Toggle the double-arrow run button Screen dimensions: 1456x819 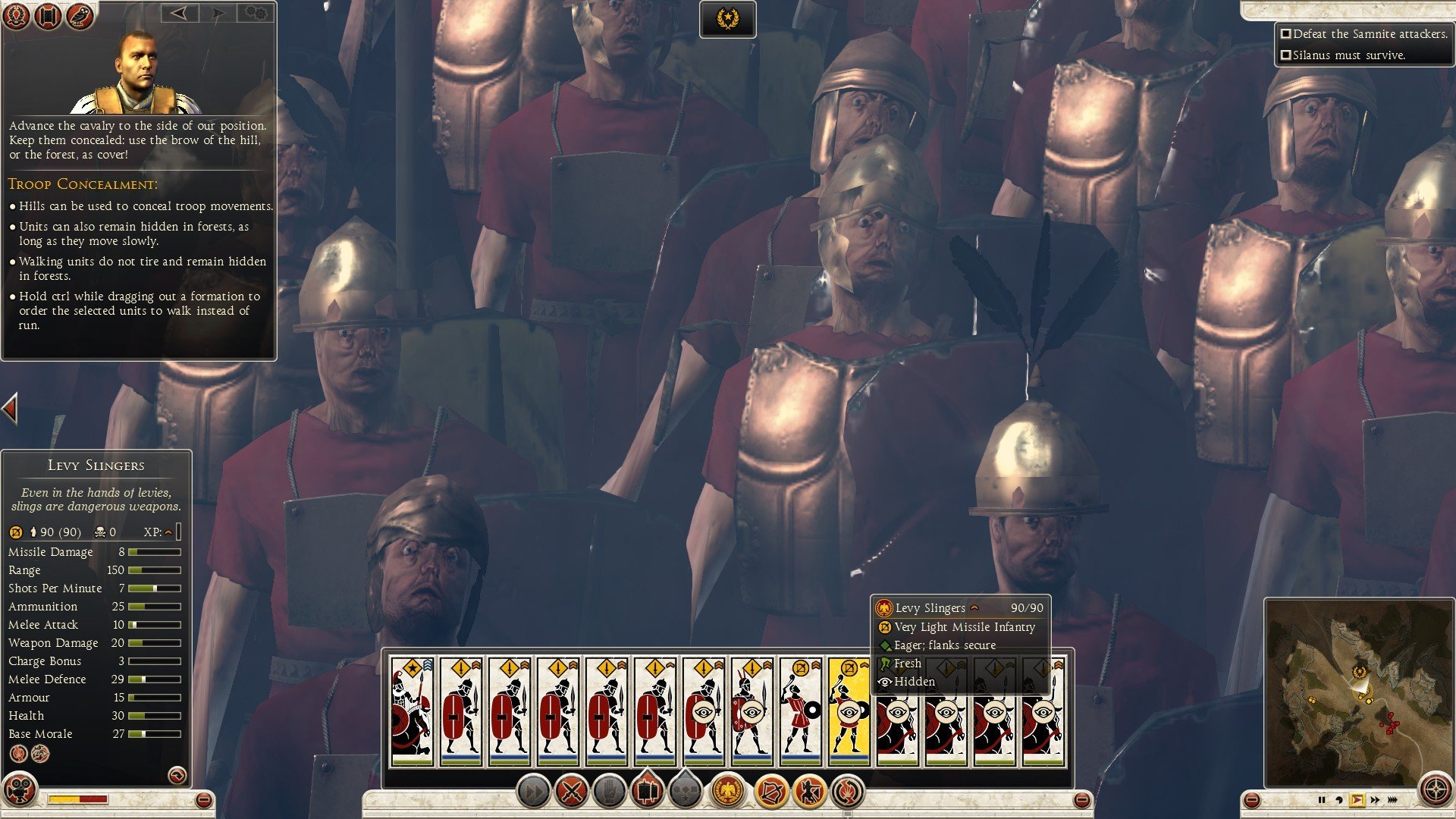click(x=533, y=792)
